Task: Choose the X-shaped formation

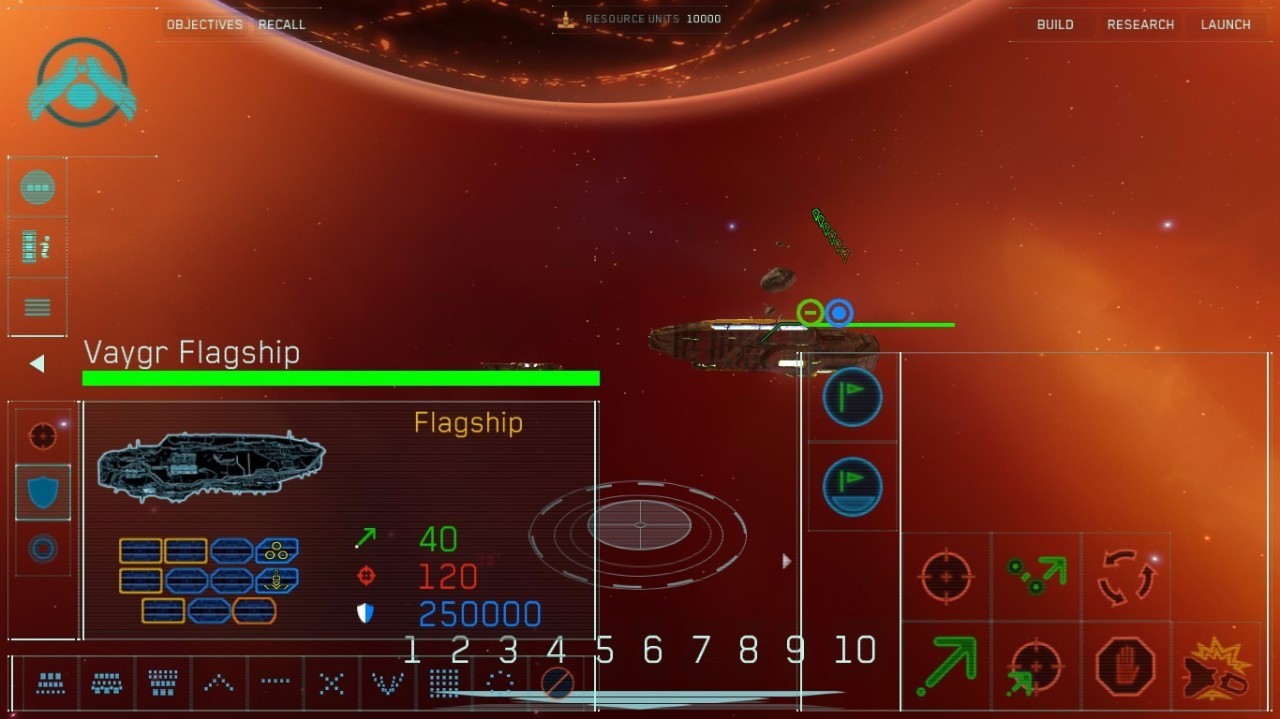Action: click(331, 683)
